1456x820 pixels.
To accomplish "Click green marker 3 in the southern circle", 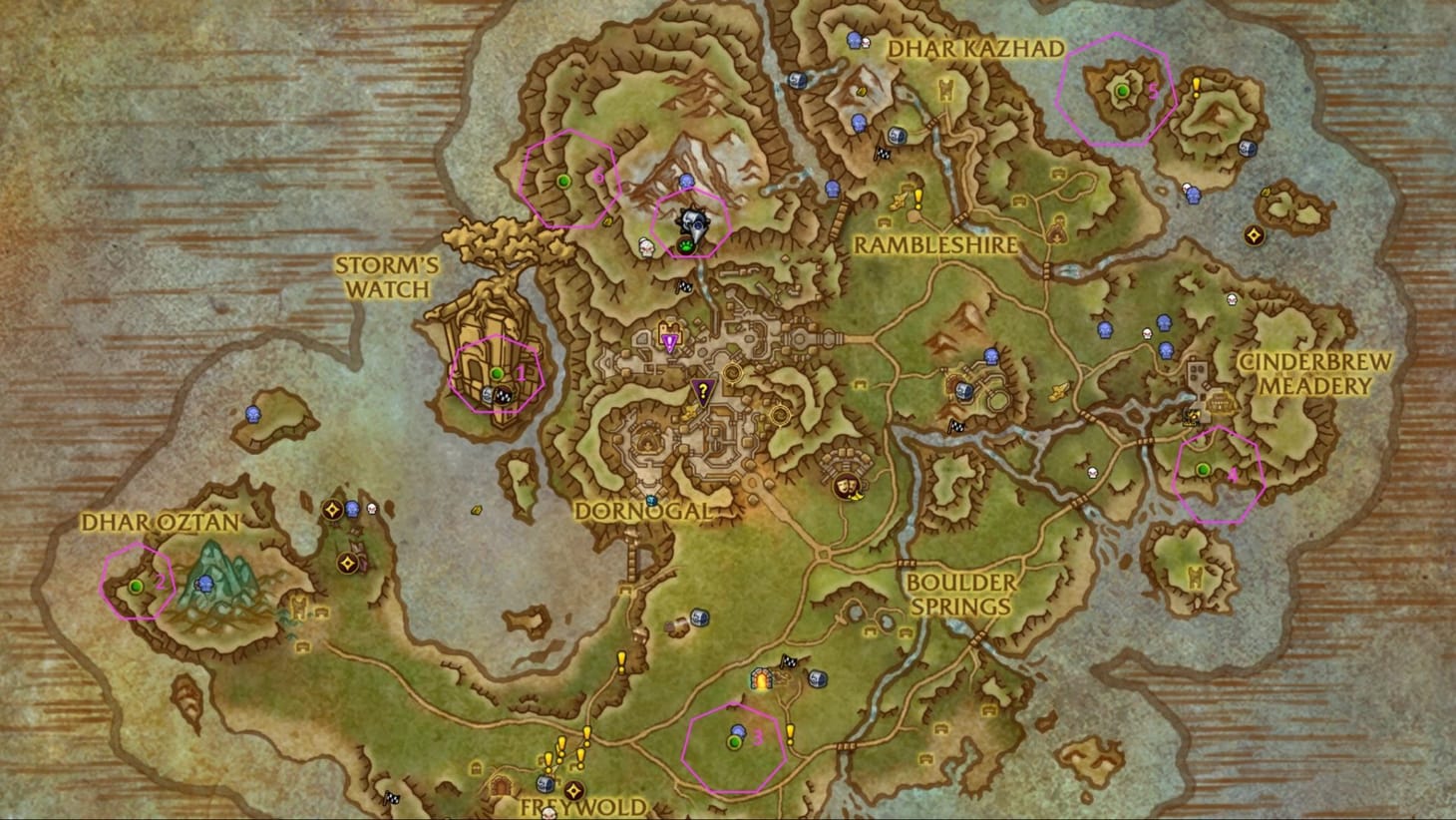I will click(x=735, y=741).
